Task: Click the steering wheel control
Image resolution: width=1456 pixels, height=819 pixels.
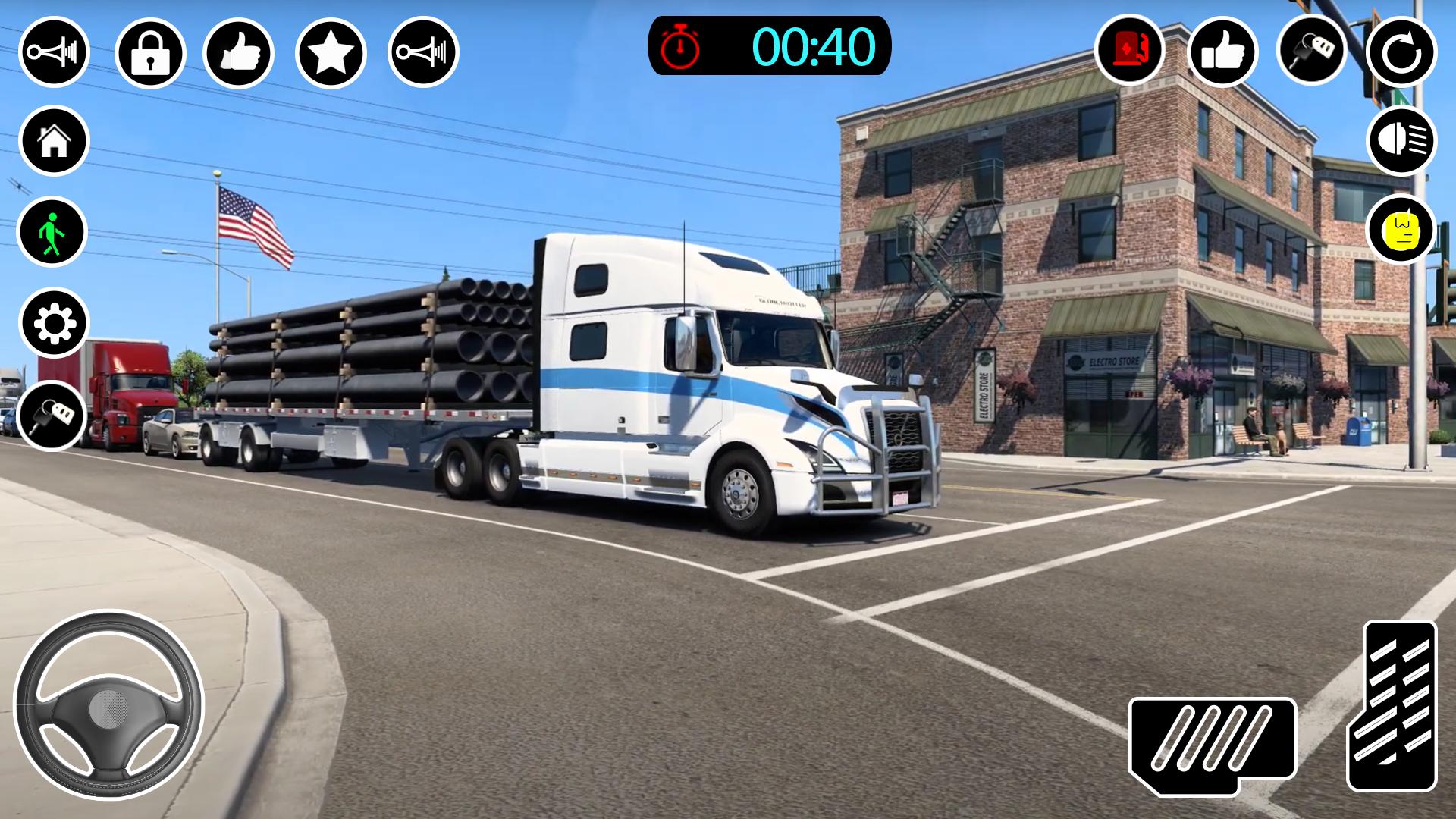Action: click(x=108, y=707)
